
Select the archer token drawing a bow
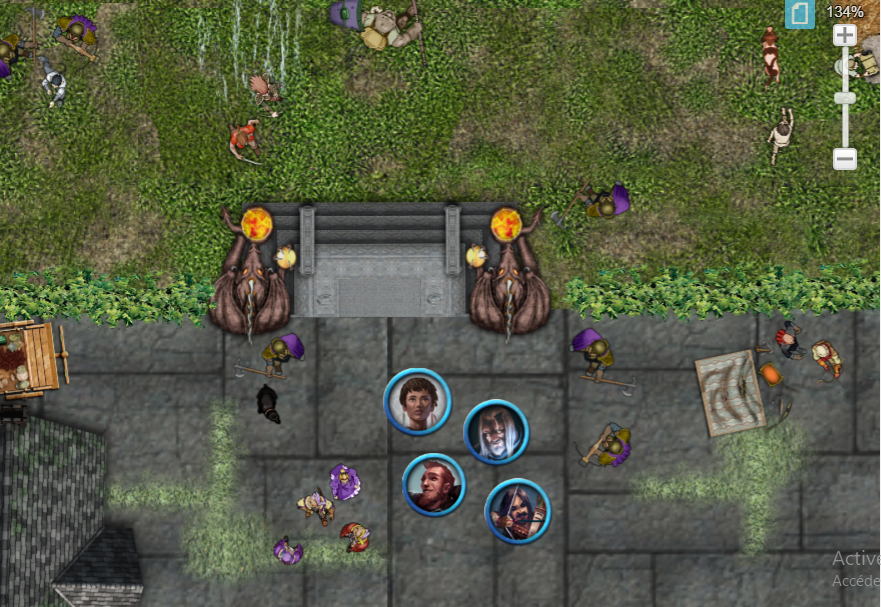pos(517,511)
